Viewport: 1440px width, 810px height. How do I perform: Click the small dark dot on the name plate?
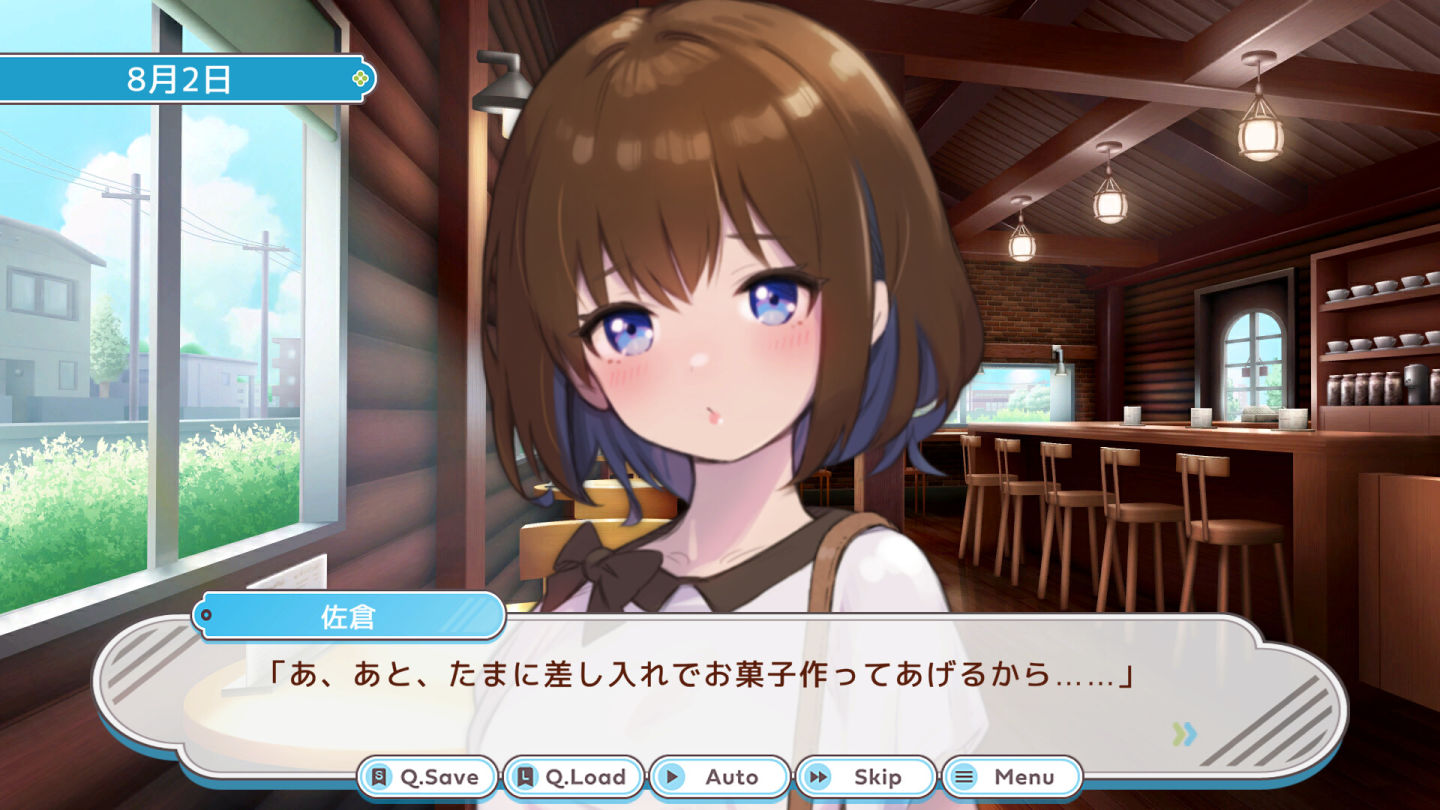(206, 616)
